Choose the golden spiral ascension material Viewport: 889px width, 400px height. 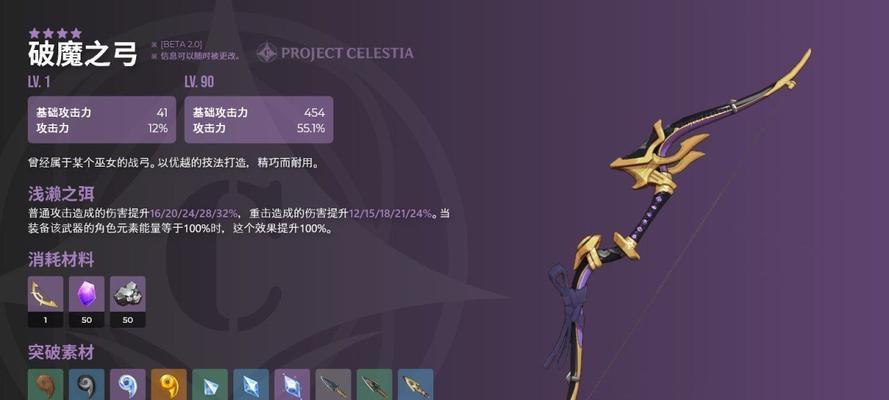click(x=168, y=385)
